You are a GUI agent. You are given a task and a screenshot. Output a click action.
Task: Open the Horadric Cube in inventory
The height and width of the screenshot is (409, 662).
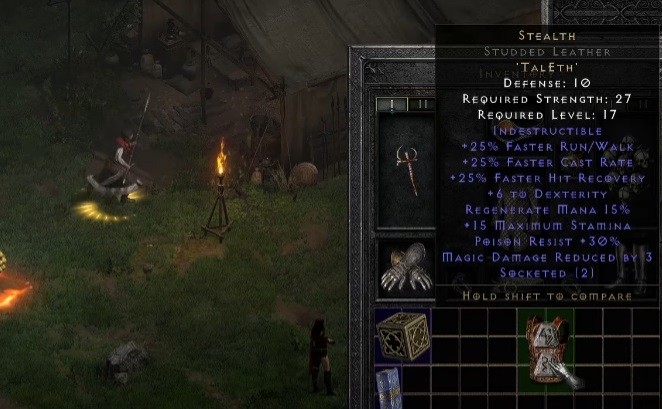[403, 335]
